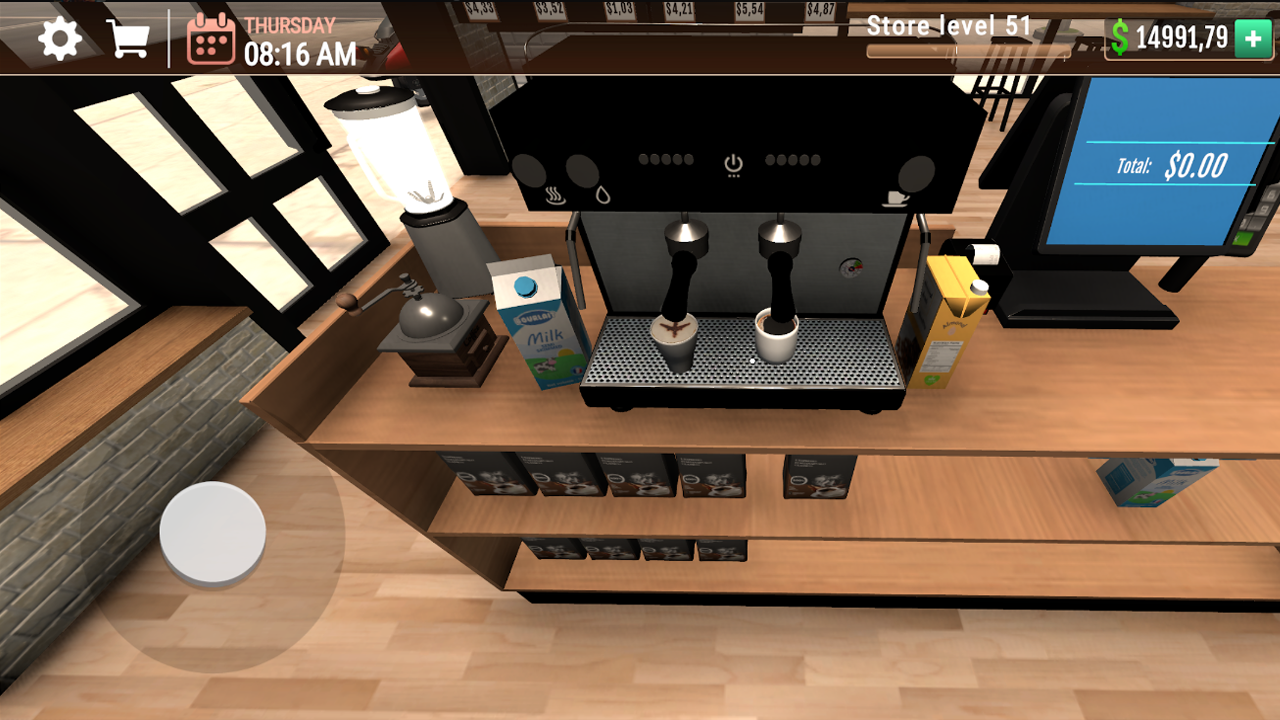Open the shopping cart store menu
Screen dimensions: 1280x720
[129, 38]
